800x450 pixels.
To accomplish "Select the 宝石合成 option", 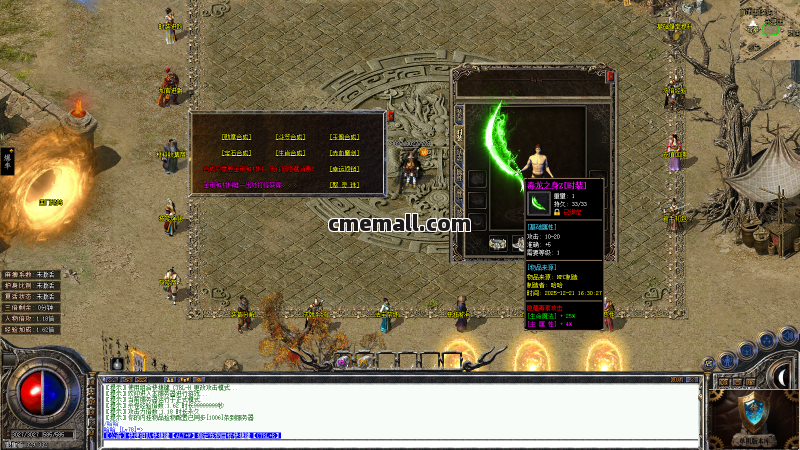I will [x=236, y=153].
